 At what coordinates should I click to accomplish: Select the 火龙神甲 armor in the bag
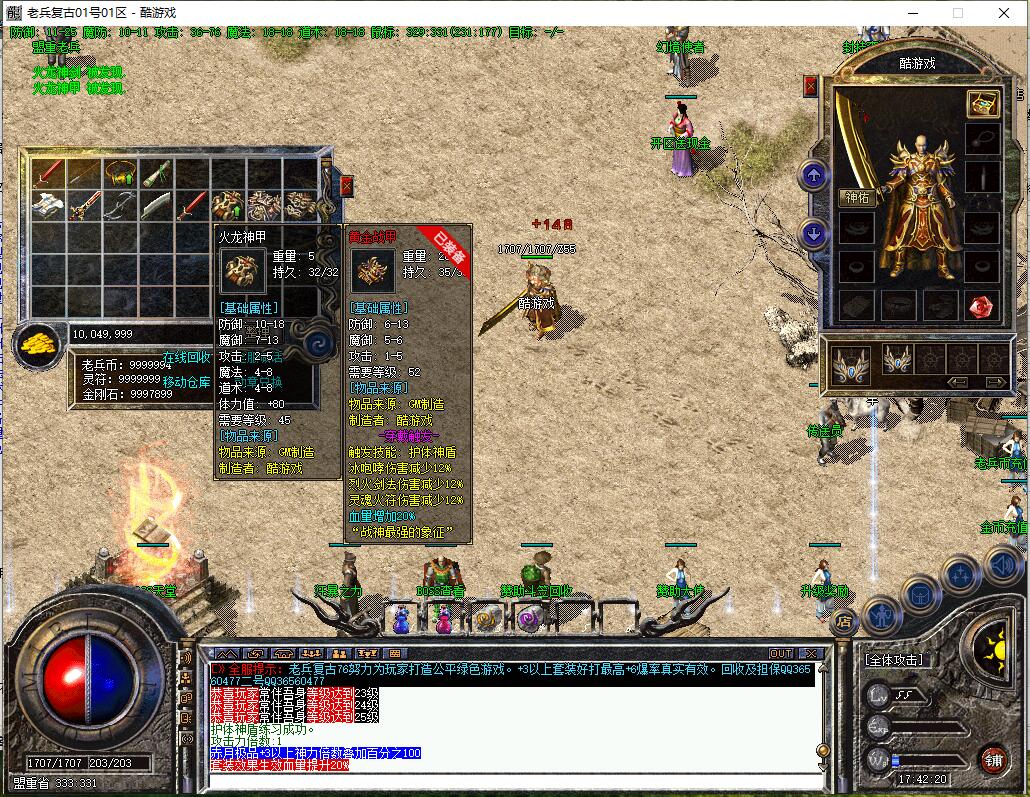pyautogui.click(x=229, y=206)
